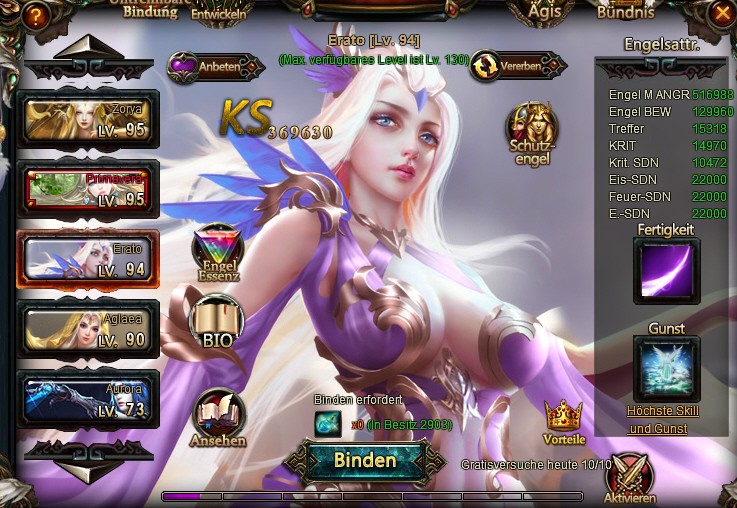Viewport: 737px width, 508px height.
Task: Open Engel Essenz
Action: click(x=218, y=254)
